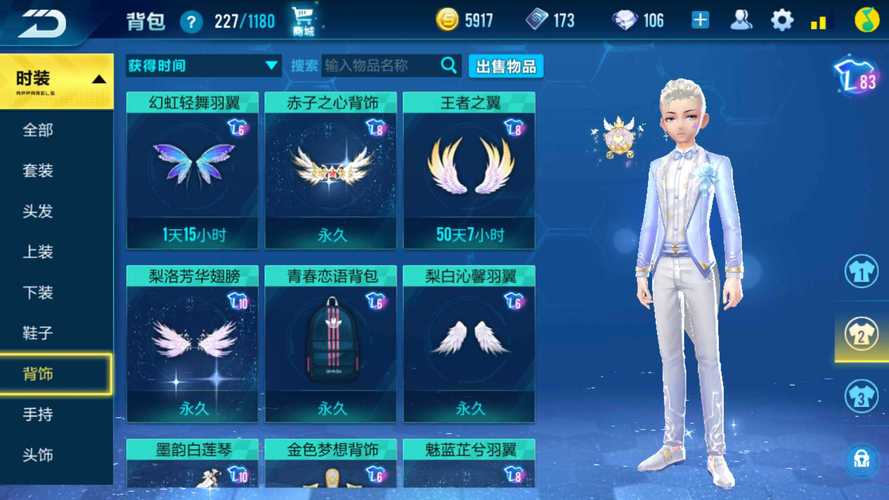Open the shop cart icon
This screenshot has width=889, height=500.
click(x=304, y=20)
